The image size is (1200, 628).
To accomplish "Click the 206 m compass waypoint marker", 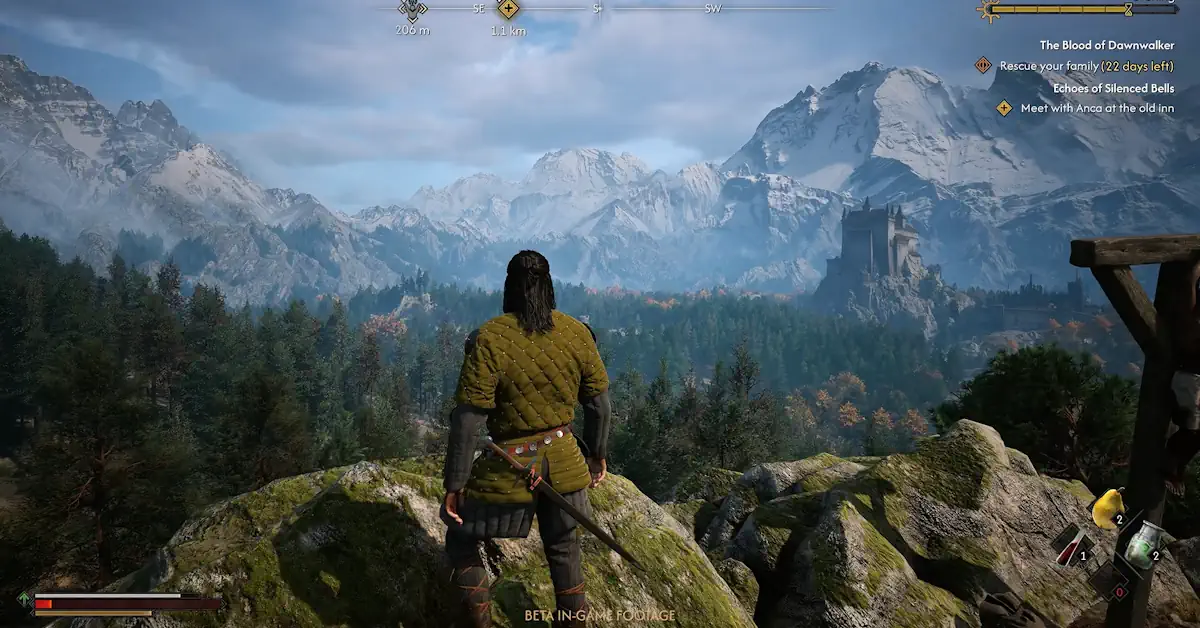I will pos(412,9).
